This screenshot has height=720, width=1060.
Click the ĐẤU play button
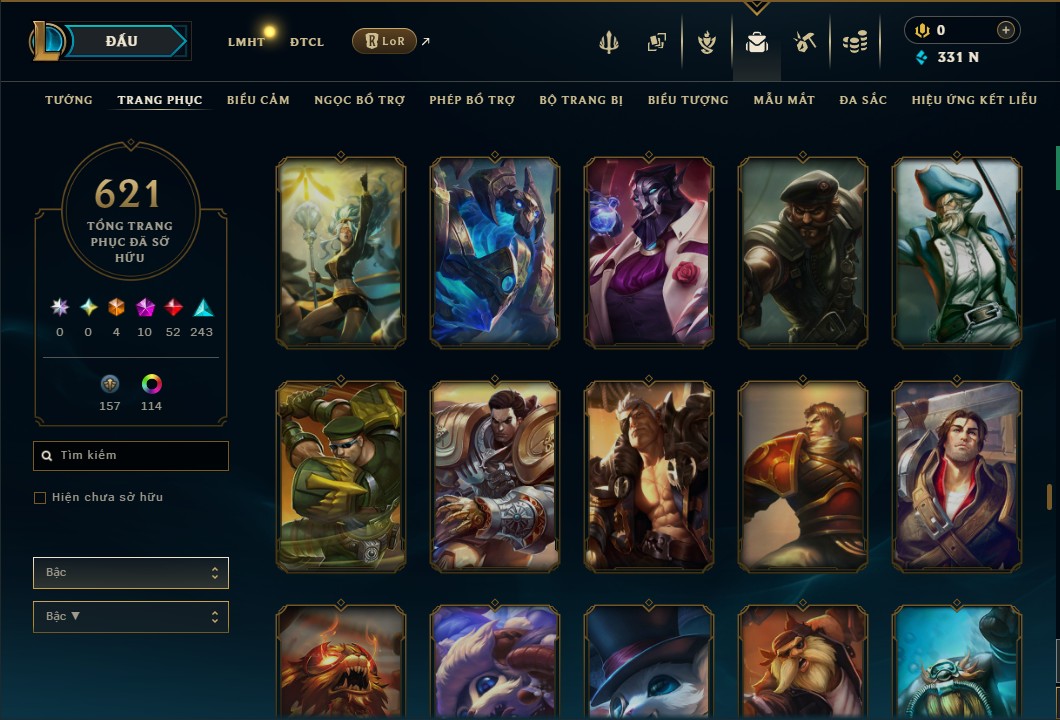point(121,41)
